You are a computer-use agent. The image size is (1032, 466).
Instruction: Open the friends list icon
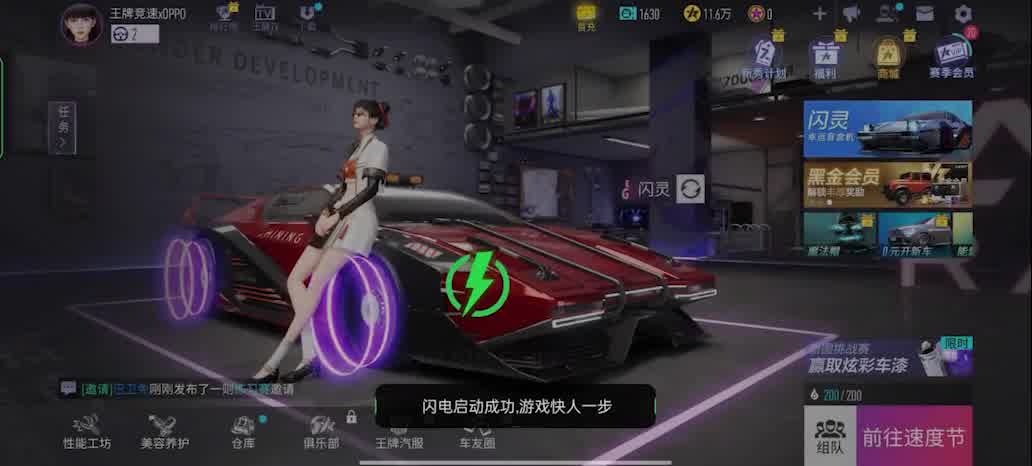(x=886, y=13)
